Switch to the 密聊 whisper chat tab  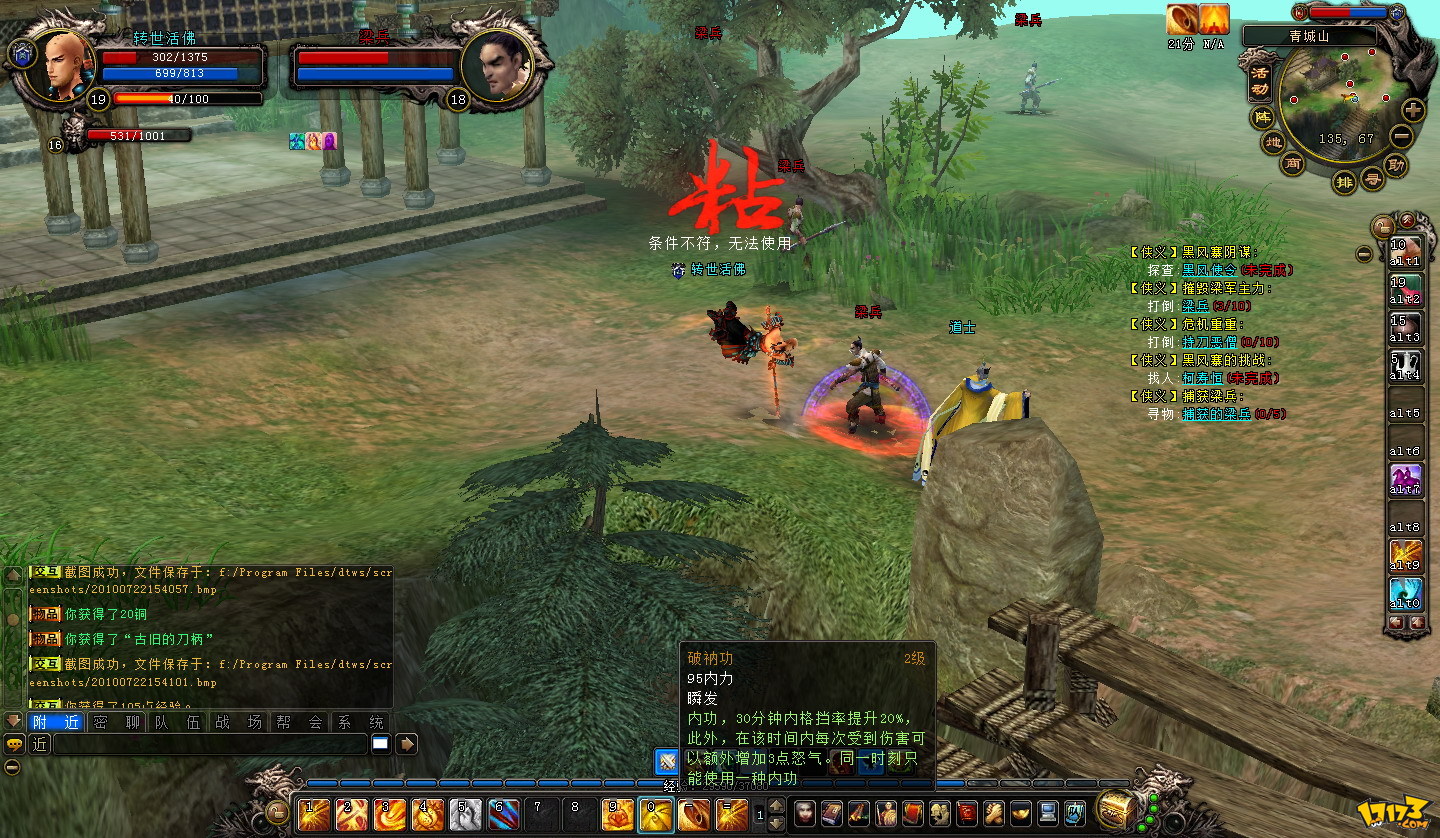coord(116,722)
